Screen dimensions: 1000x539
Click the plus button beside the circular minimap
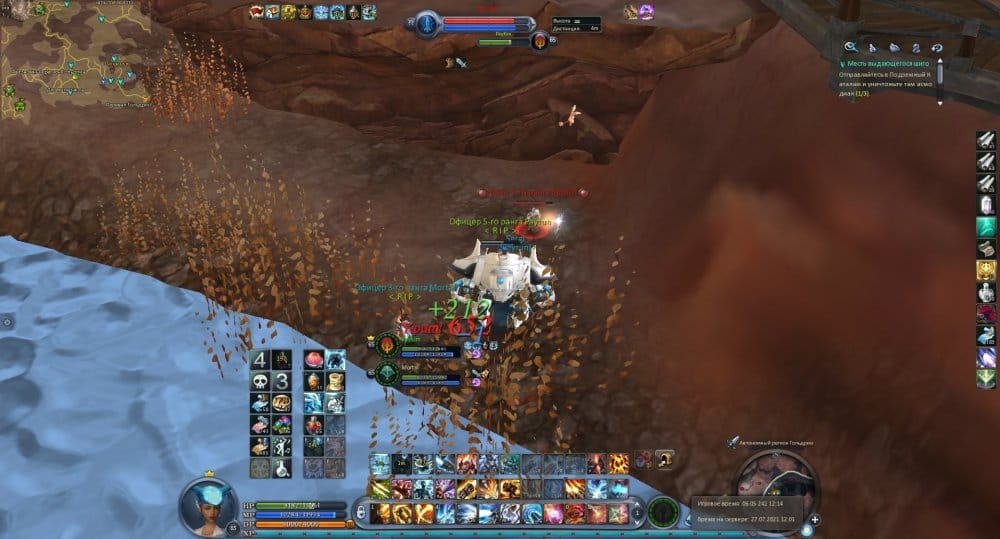pos(815,520)
